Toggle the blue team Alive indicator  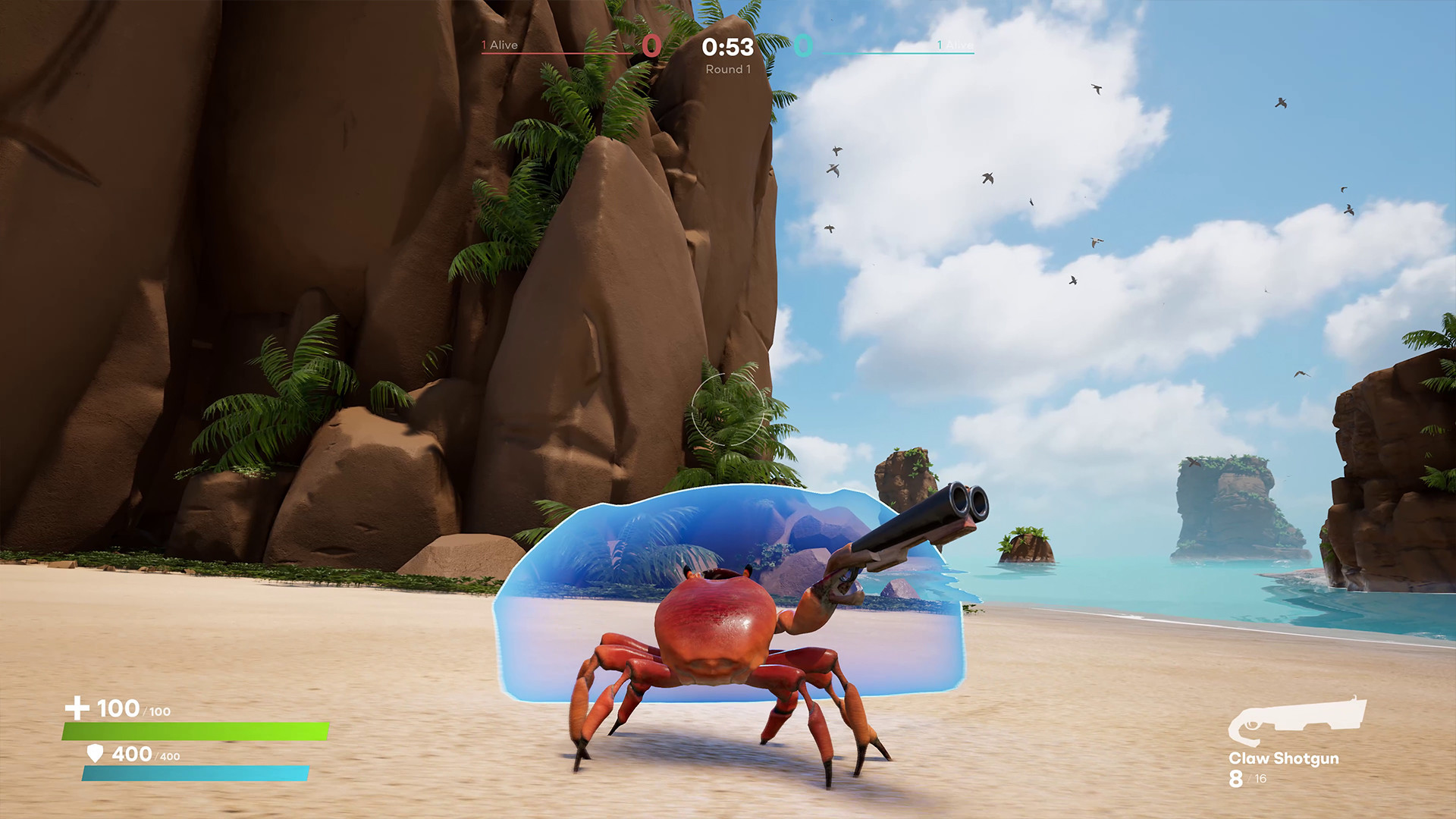pos(957,45)
